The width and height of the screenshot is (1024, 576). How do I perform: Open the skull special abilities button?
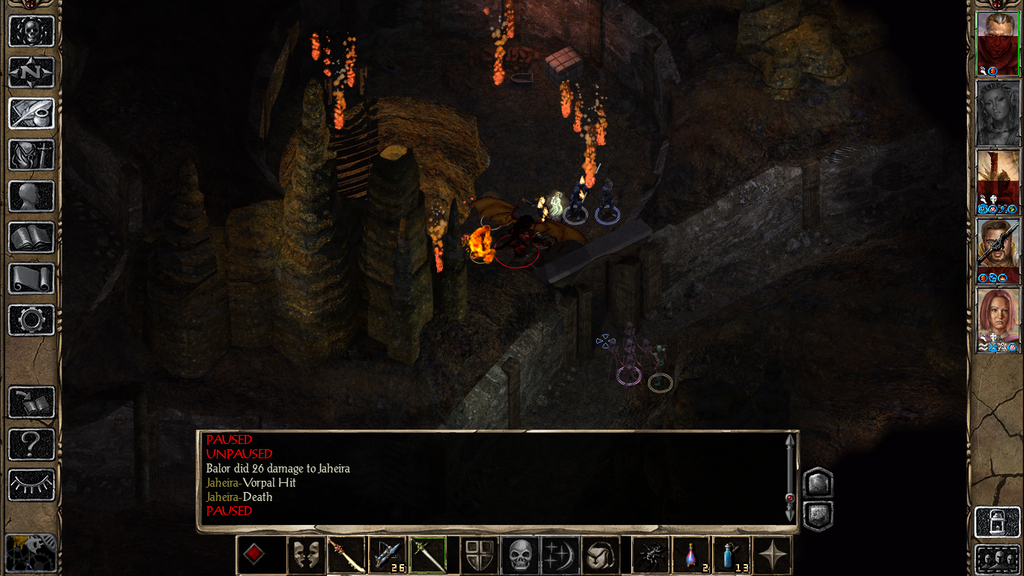click(x=520, y=555)
